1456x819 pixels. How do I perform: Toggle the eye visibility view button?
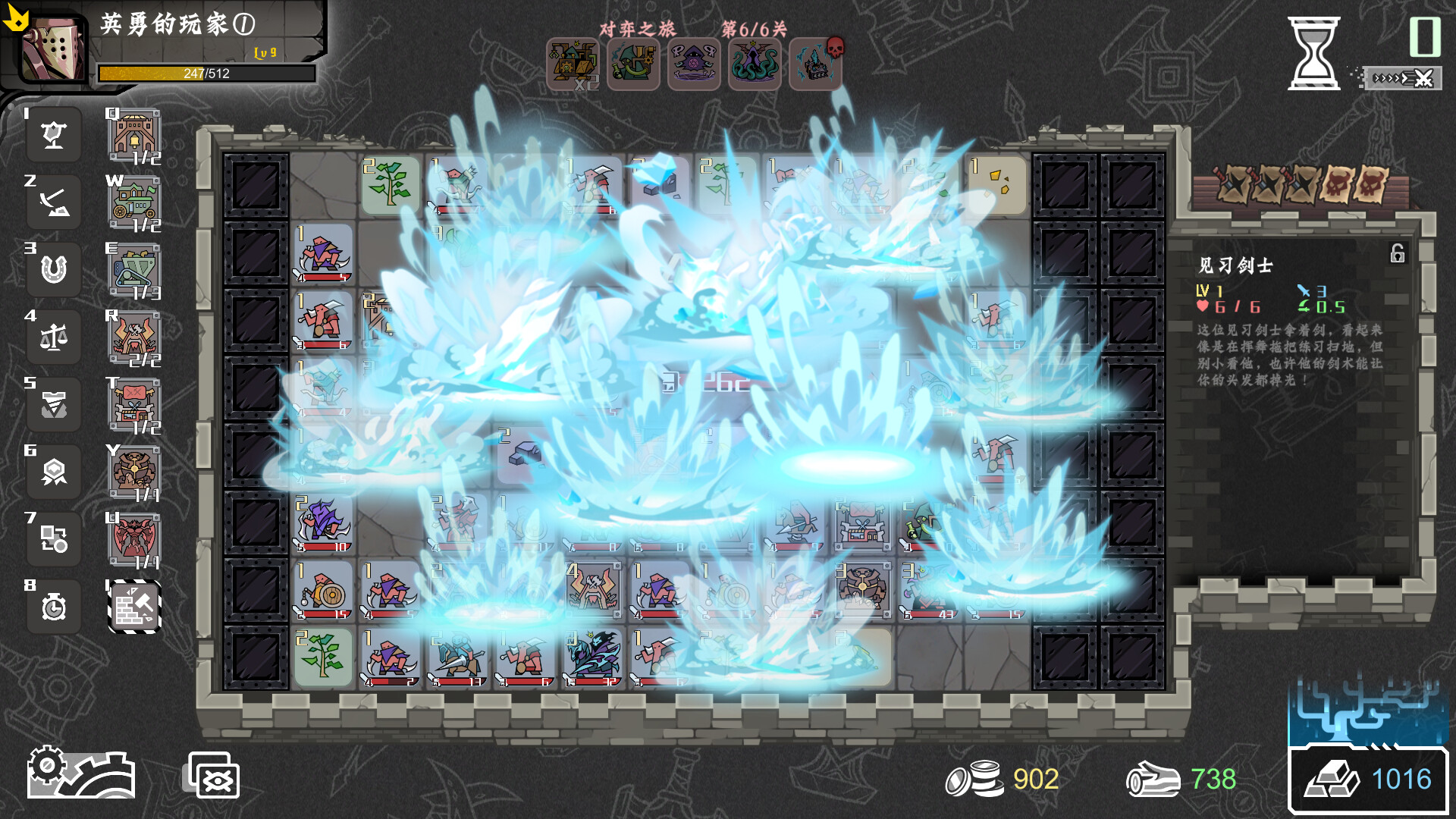coord(214,777)
